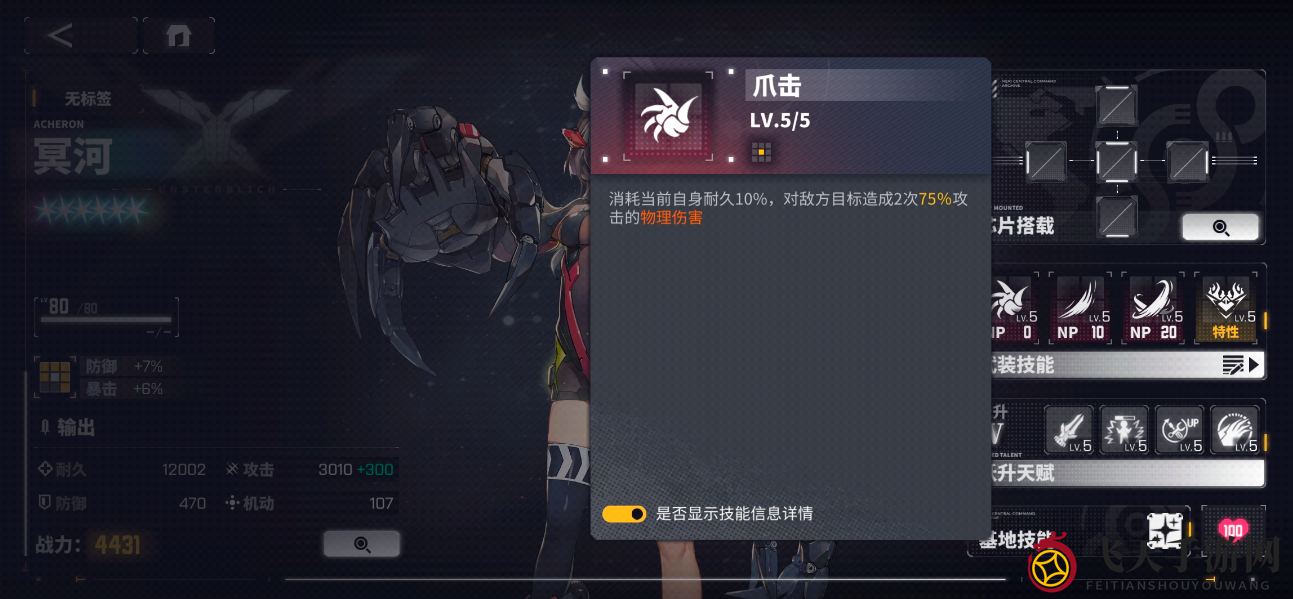Select the sword ascension talent icon
1293x599 pixels.
point(1069,430)
